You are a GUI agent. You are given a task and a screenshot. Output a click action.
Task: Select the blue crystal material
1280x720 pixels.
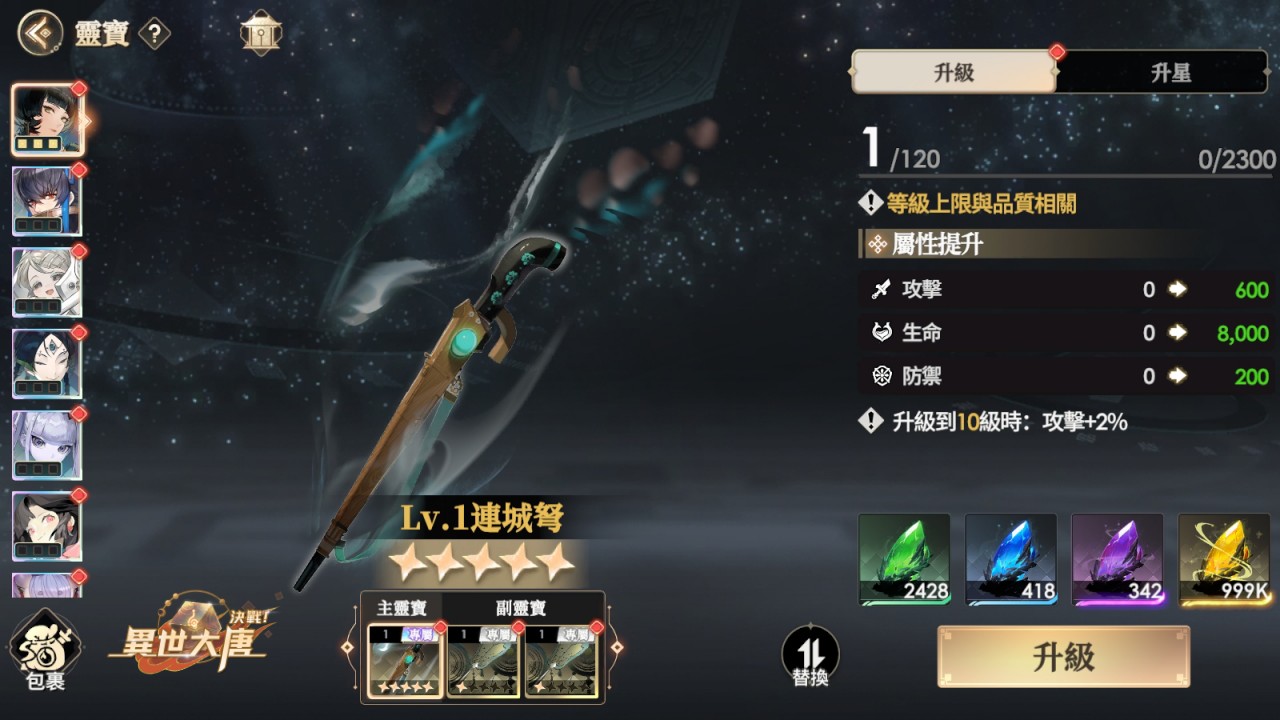tap(1011, 559)
